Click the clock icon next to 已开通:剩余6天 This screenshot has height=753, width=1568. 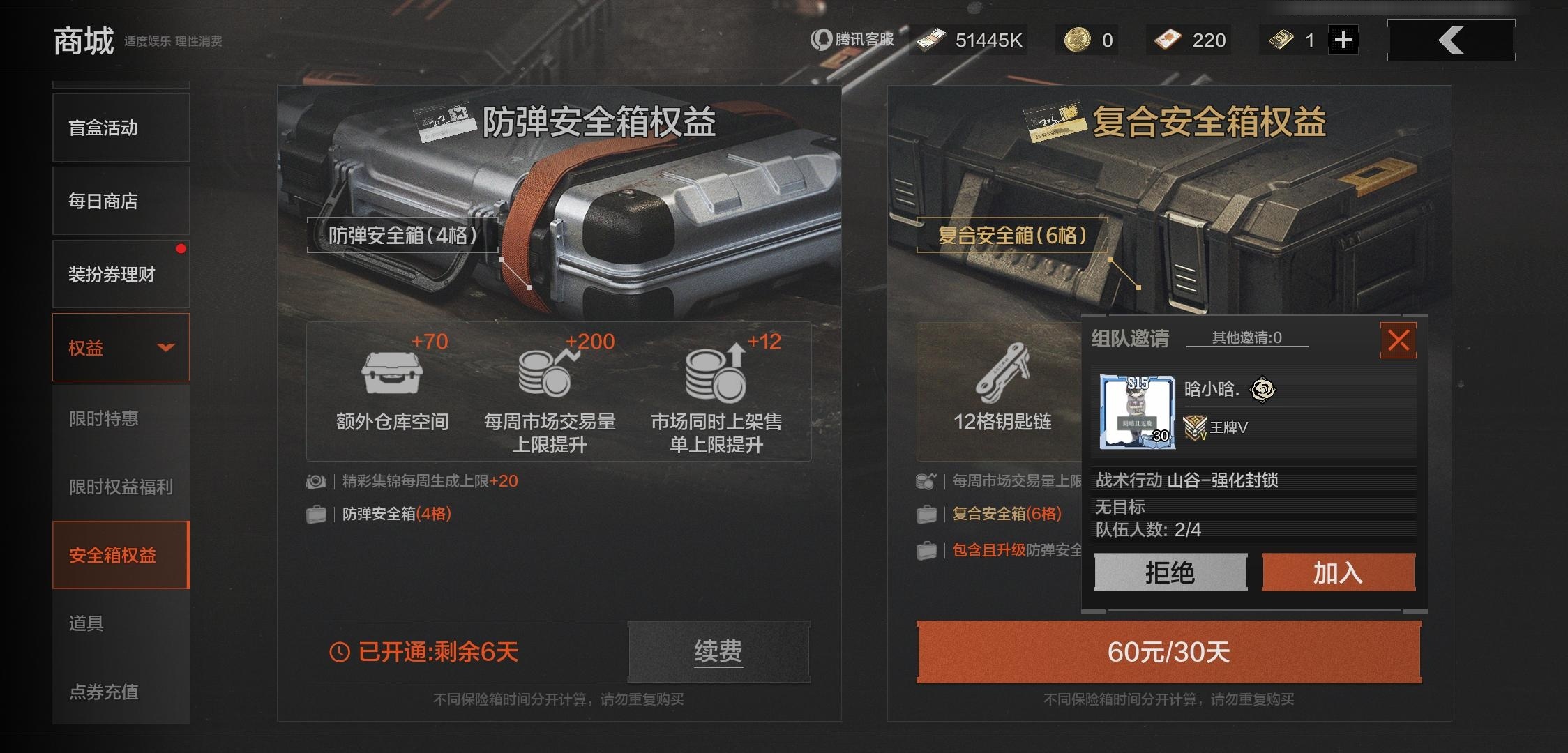340,651
